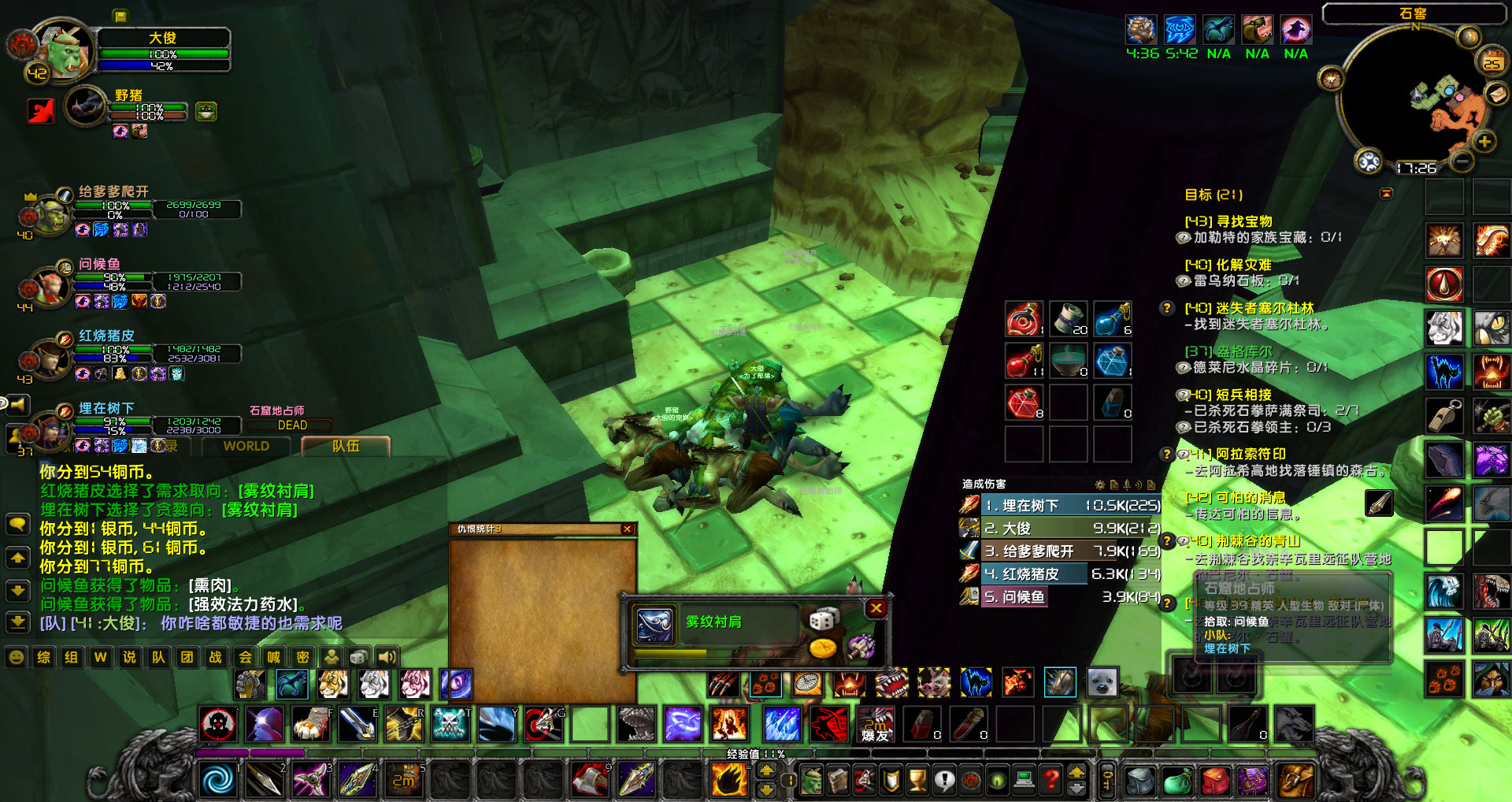This screenshot has width=1512, height=802.
Task: Select the skull poison ability marked T
Action: click(x=452, y=722)
